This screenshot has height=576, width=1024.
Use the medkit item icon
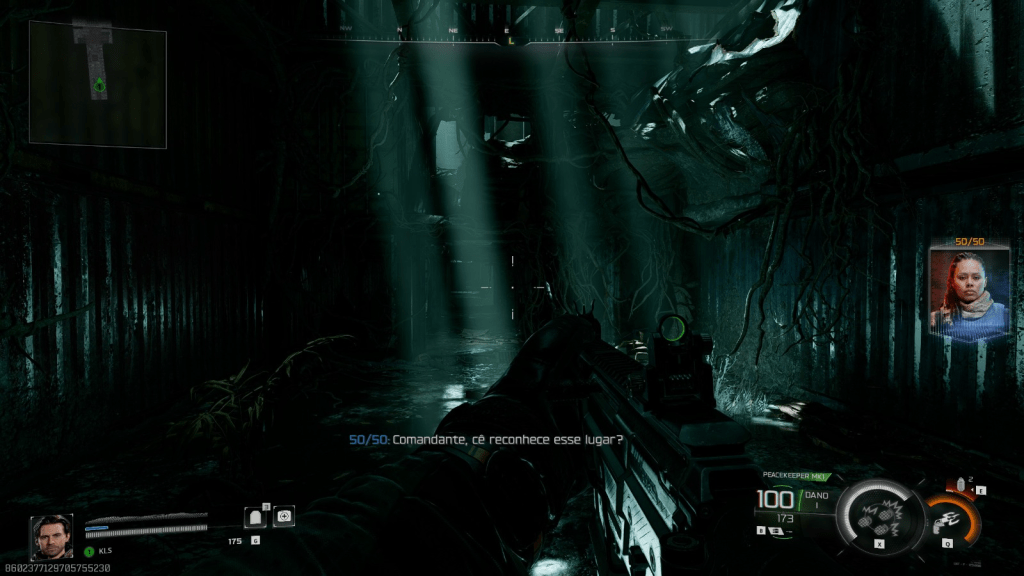click(x=284, y=516)
